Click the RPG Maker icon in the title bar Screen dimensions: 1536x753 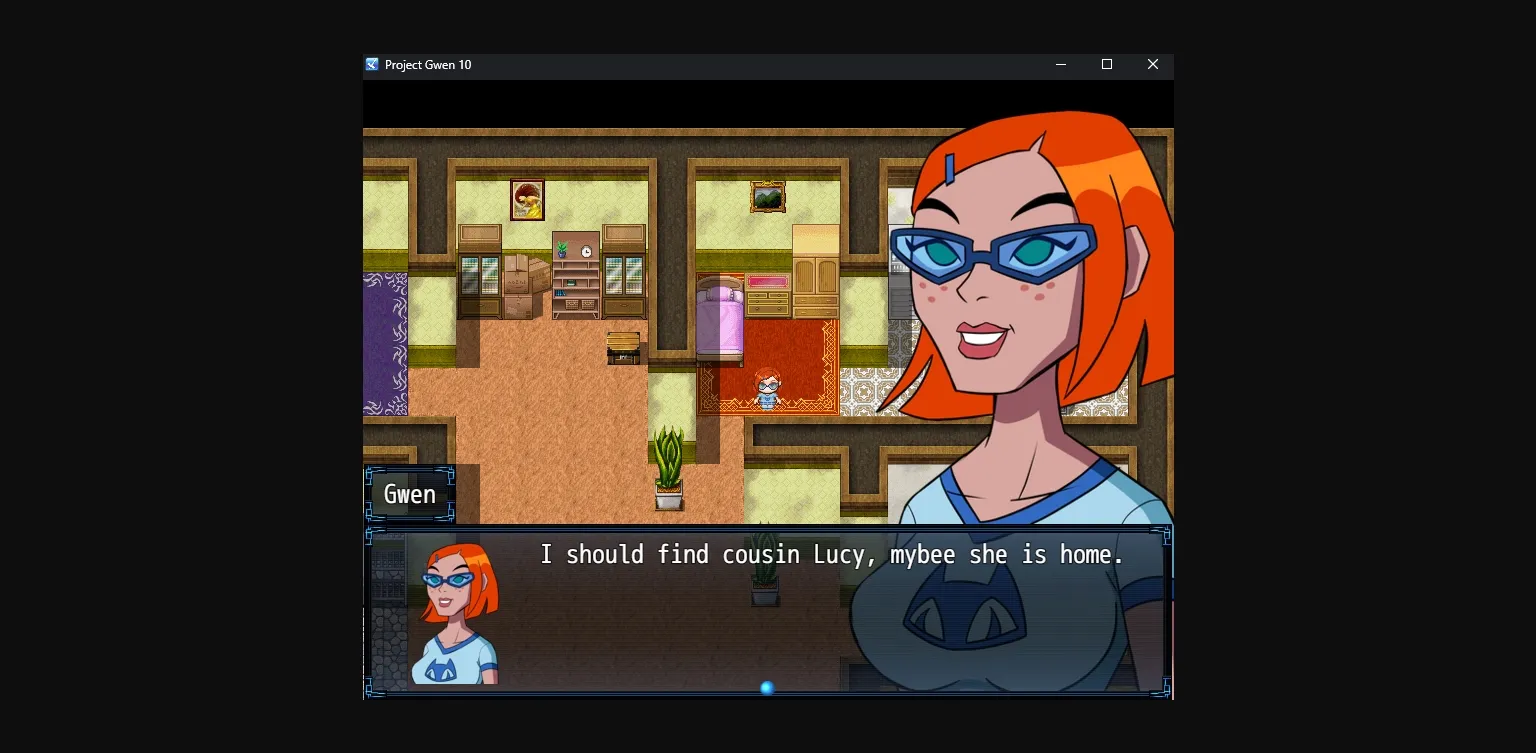click(371, 64)
